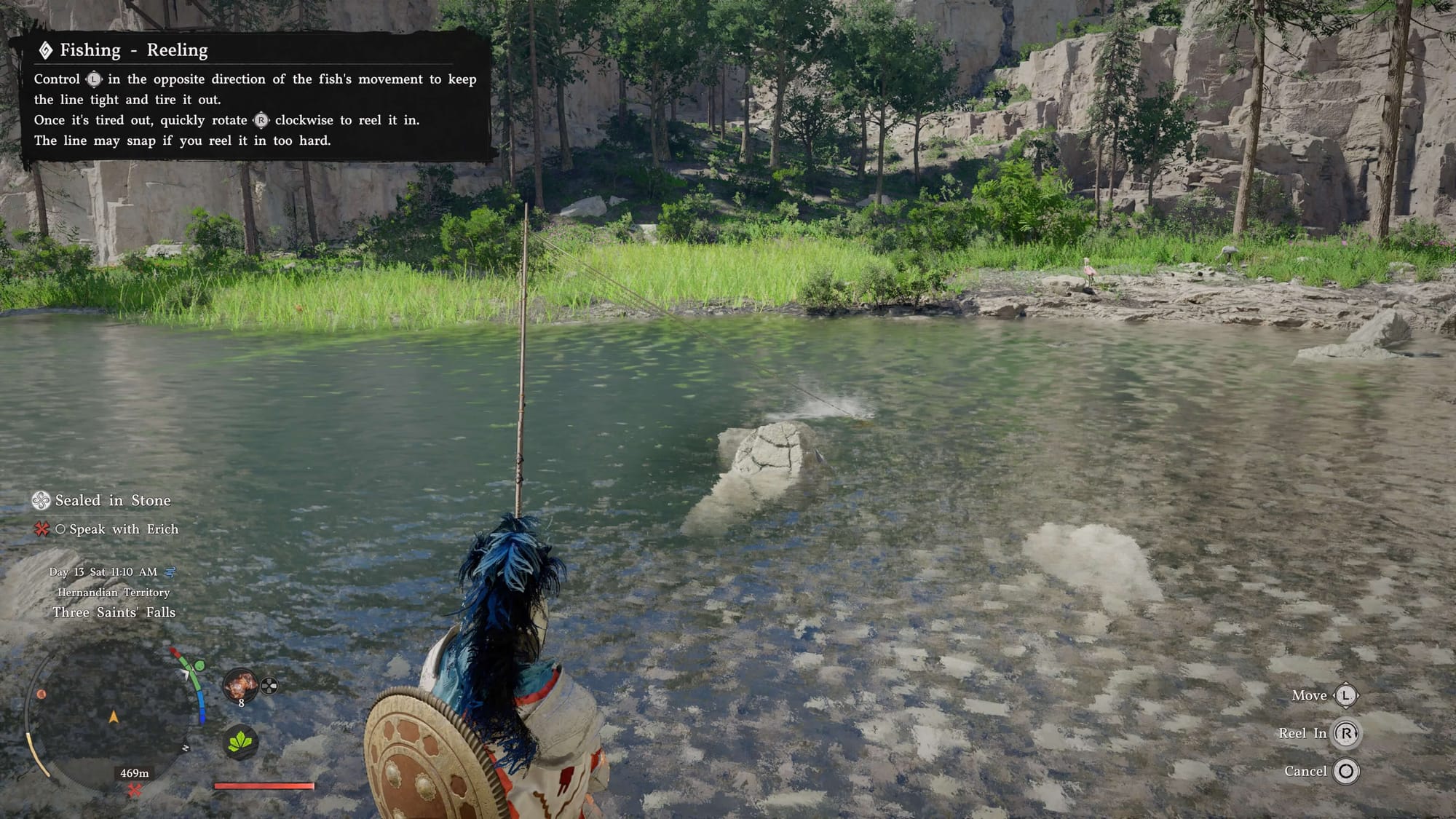The width and height of the screenshot is (1456, 819).
Task: Click the d-pad icon beside the meat item
Action: click(x=269, y=686)
